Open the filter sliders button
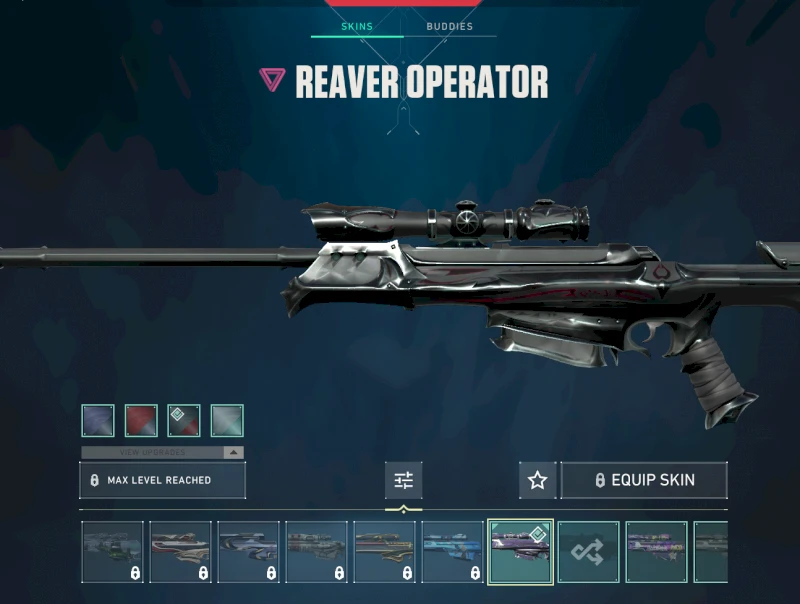 [403, 480]
